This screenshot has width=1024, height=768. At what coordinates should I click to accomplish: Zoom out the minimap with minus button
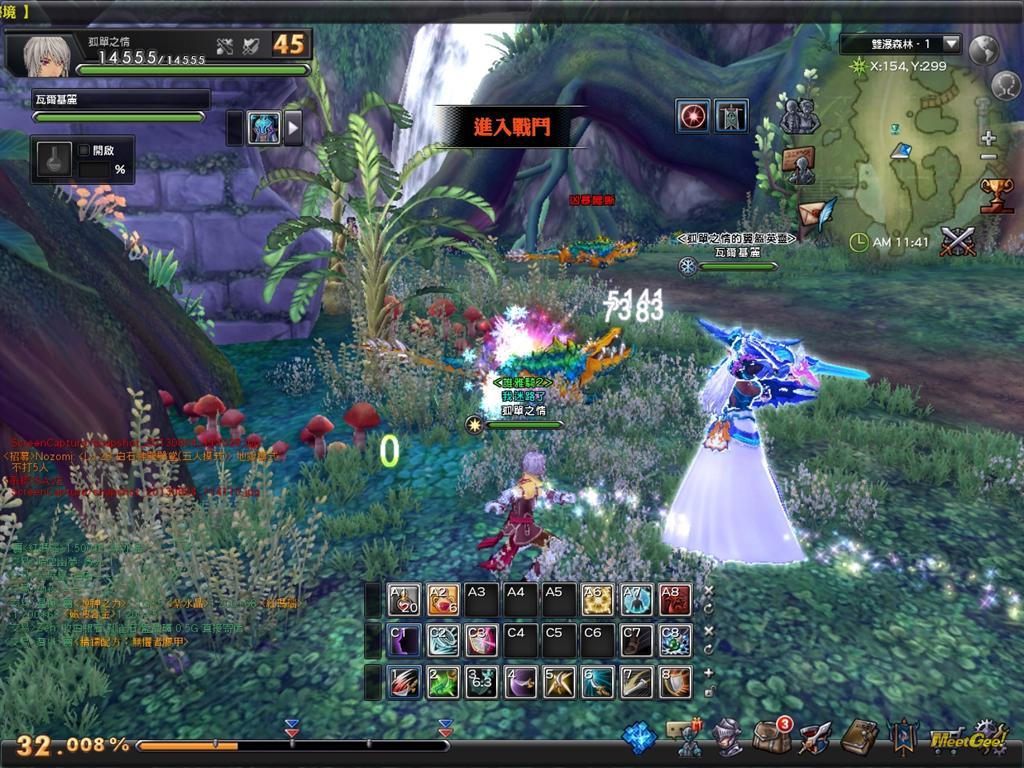point(989,157)
